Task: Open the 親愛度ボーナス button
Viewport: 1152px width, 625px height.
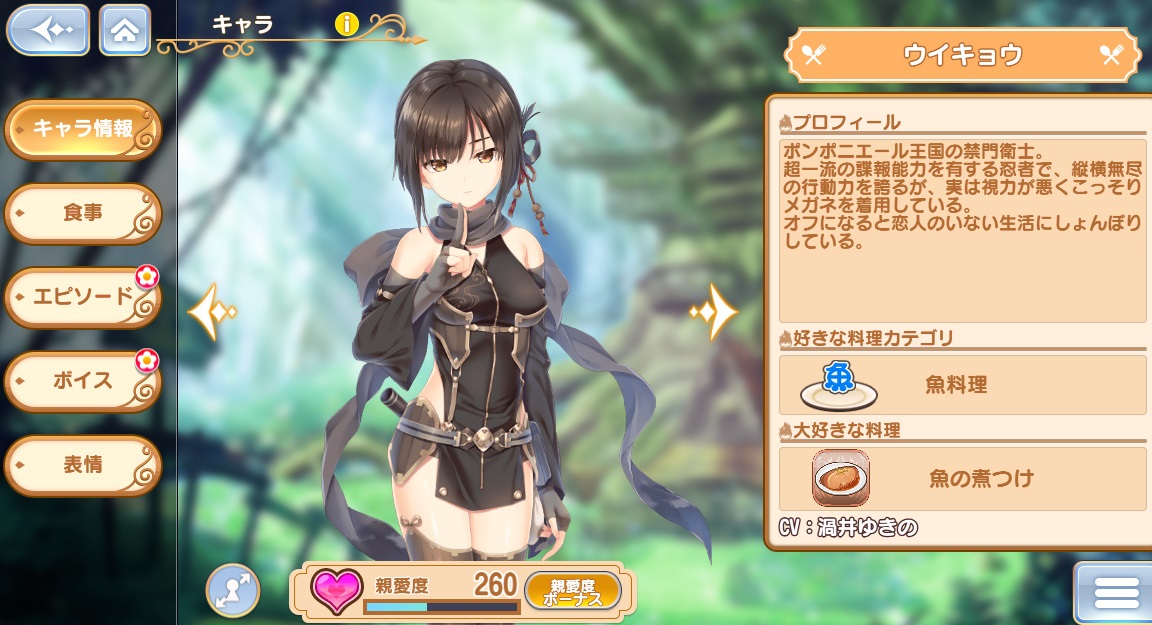Action: [x=572, y=591]
